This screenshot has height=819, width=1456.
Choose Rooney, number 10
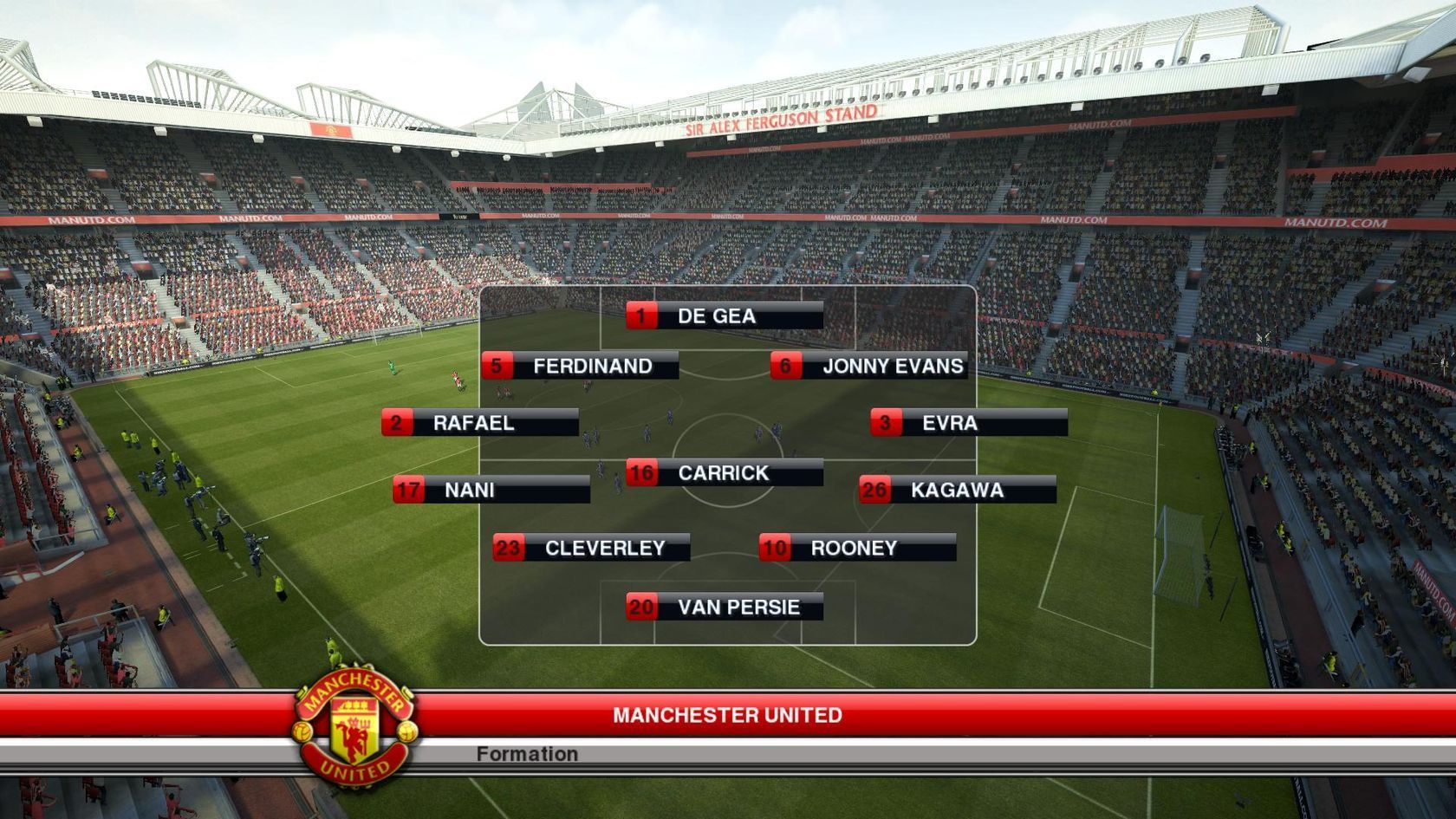[858, 549]
